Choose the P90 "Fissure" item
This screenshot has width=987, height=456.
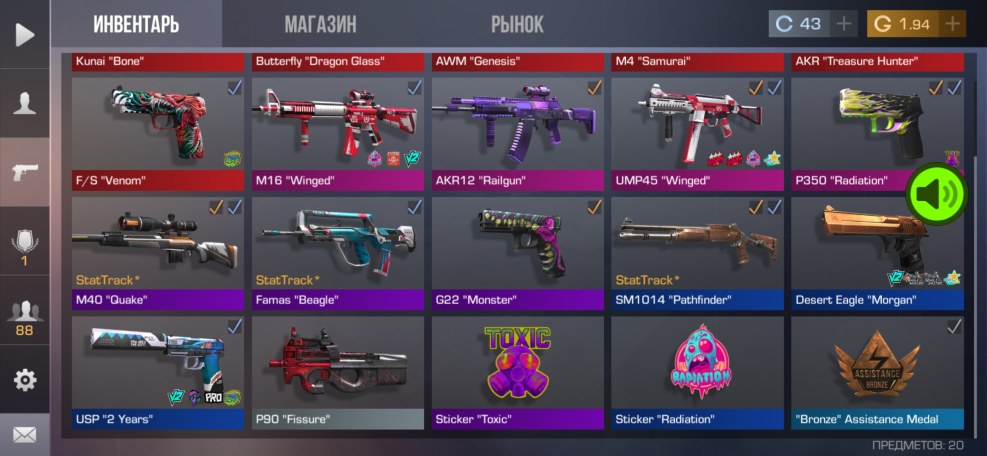[337, 372]
